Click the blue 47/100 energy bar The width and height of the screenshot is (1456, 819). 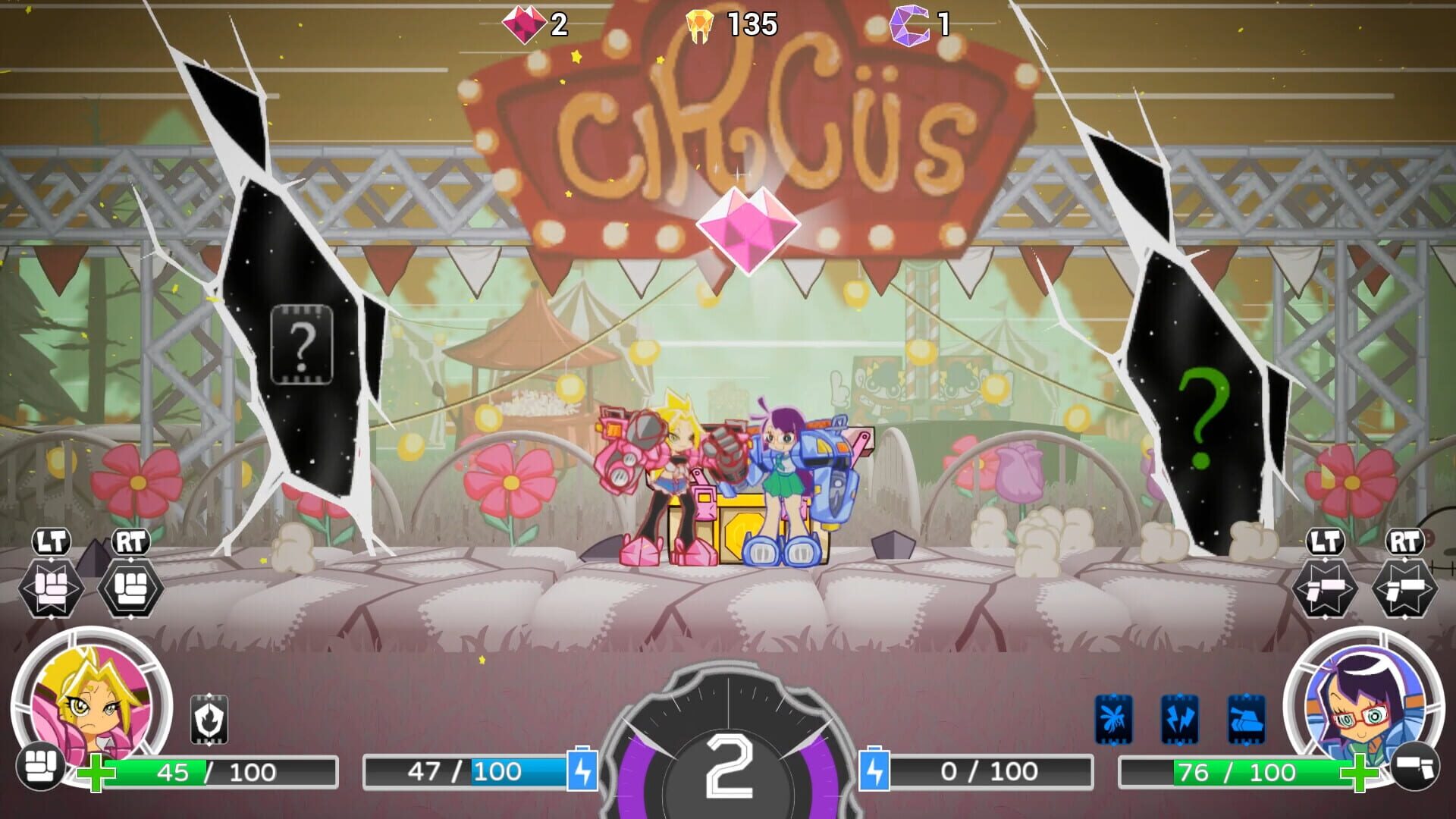pyautogui.click(x=463, y=772)
